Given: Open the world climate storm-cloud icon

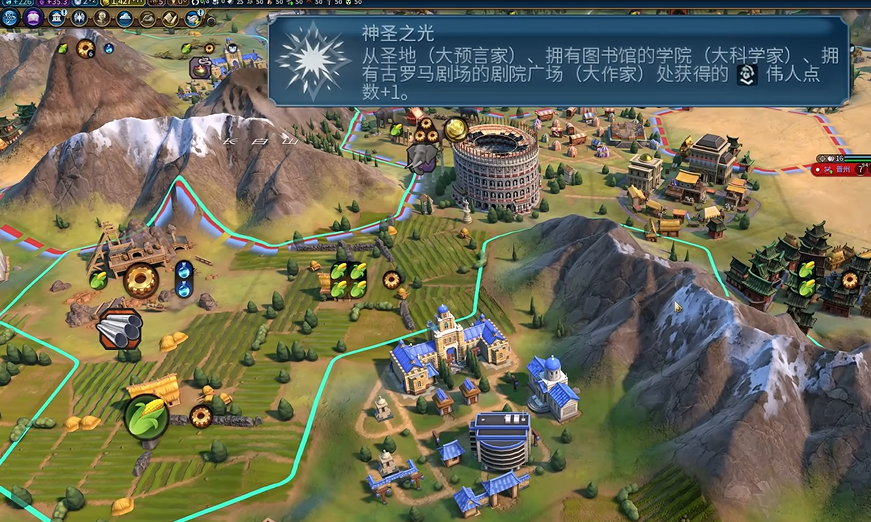Looking at the screenshot, I should click(192, 17).
